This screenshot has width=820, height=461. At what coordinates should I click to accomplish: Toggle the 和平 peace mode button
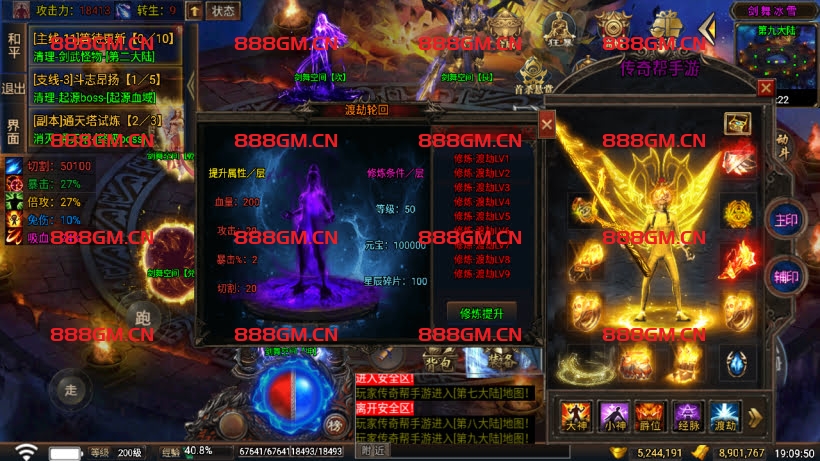click(x=13, y=45)
